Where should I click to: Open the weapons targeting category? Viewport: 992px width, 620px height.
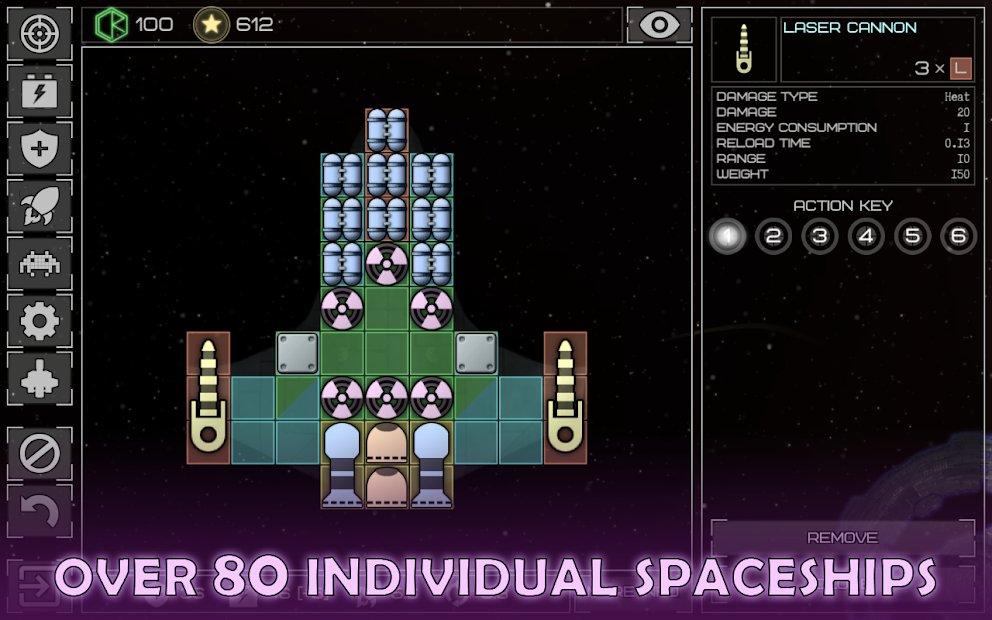(40, 34)
